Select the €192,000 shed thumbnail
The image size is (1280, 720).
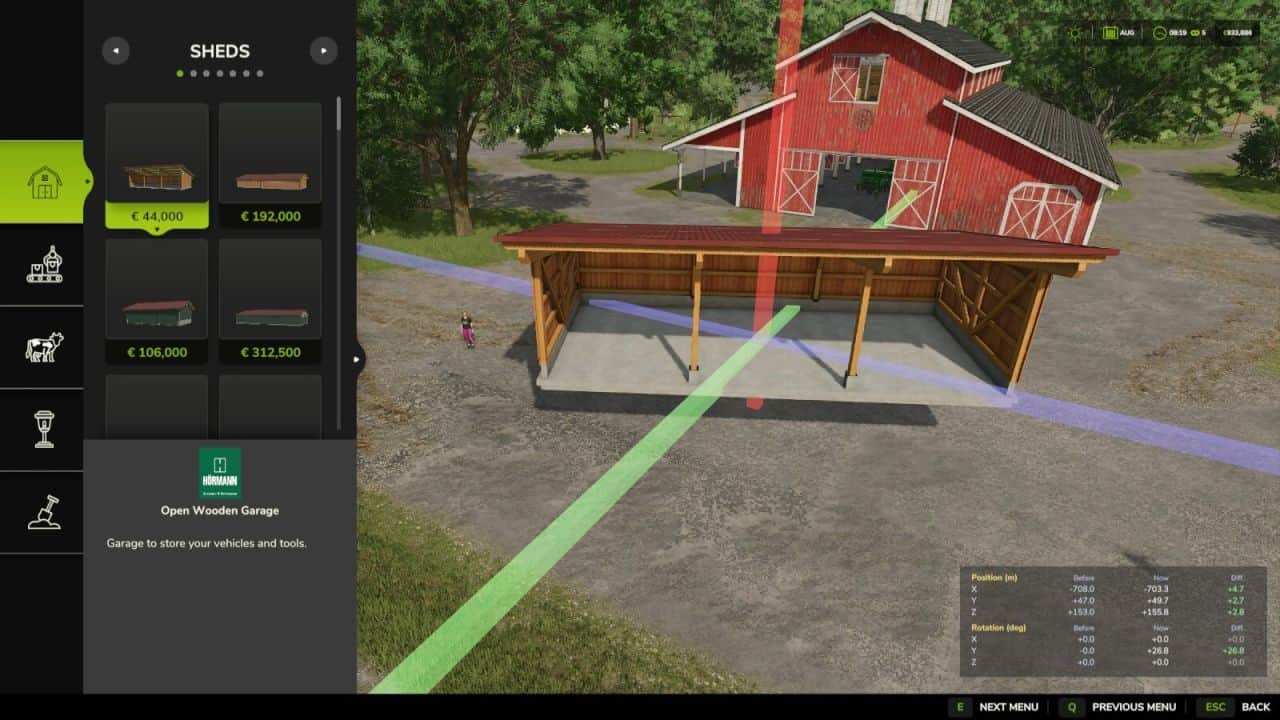[x=269, y=160]
